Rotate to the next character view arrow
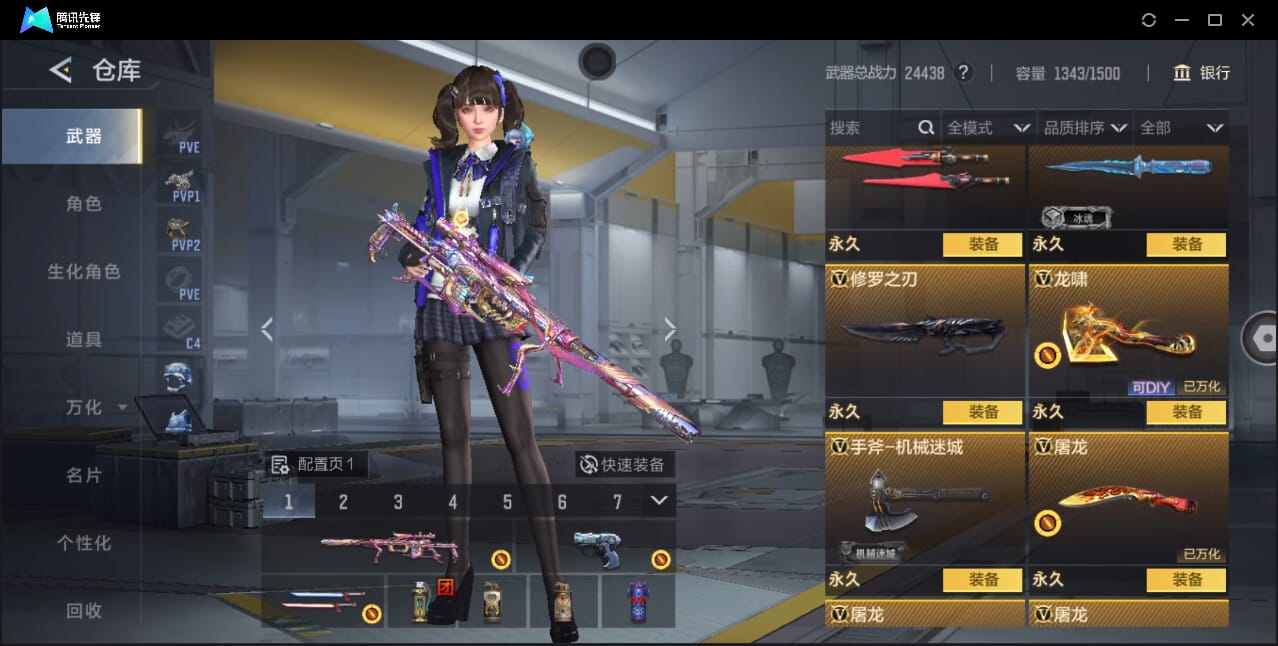This screenshot has width=1278, height=646. pyautogui.click(x=670, y=329)
